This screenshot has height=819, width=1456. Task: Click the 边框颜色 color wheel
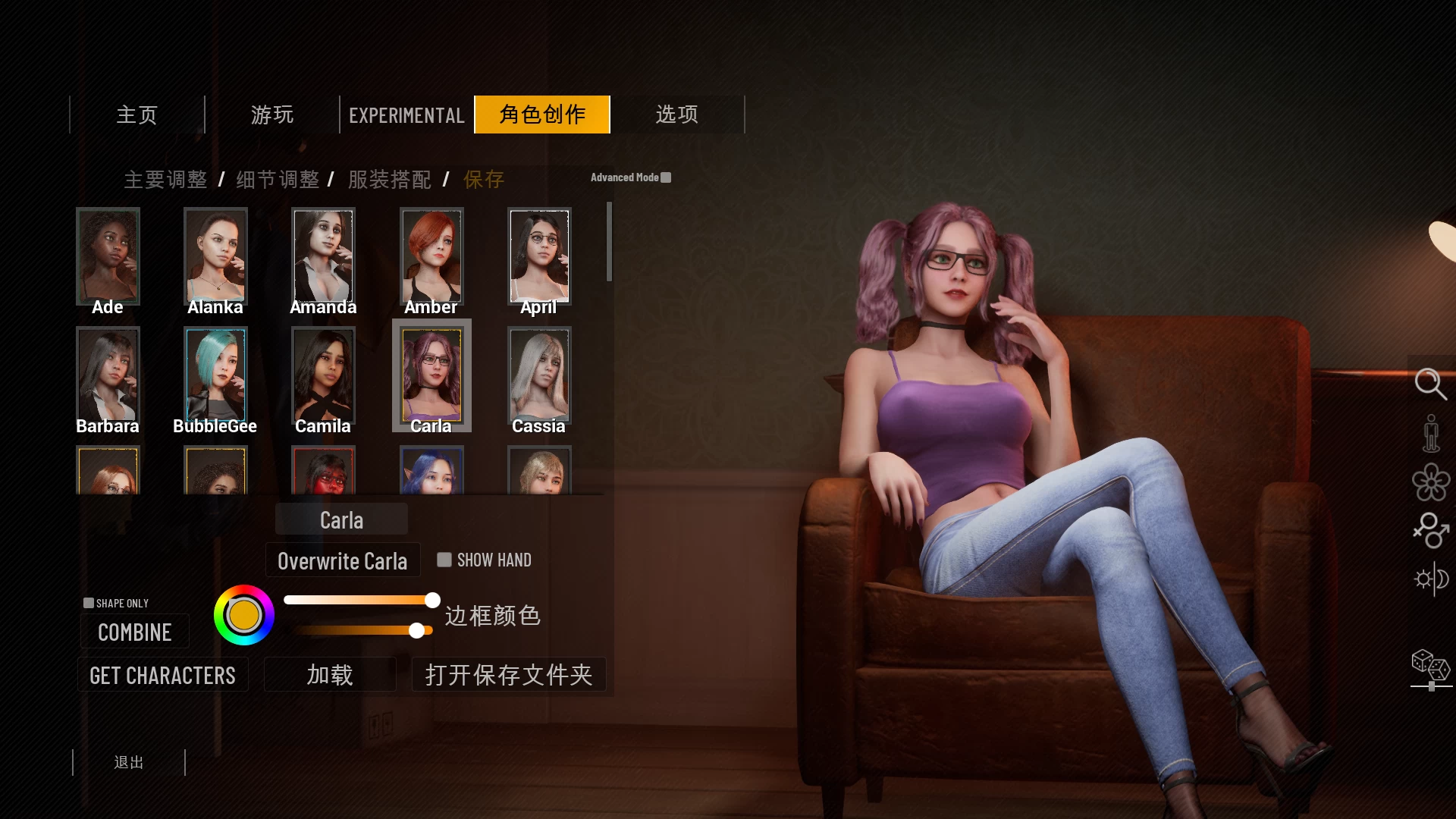coord(243,616)
